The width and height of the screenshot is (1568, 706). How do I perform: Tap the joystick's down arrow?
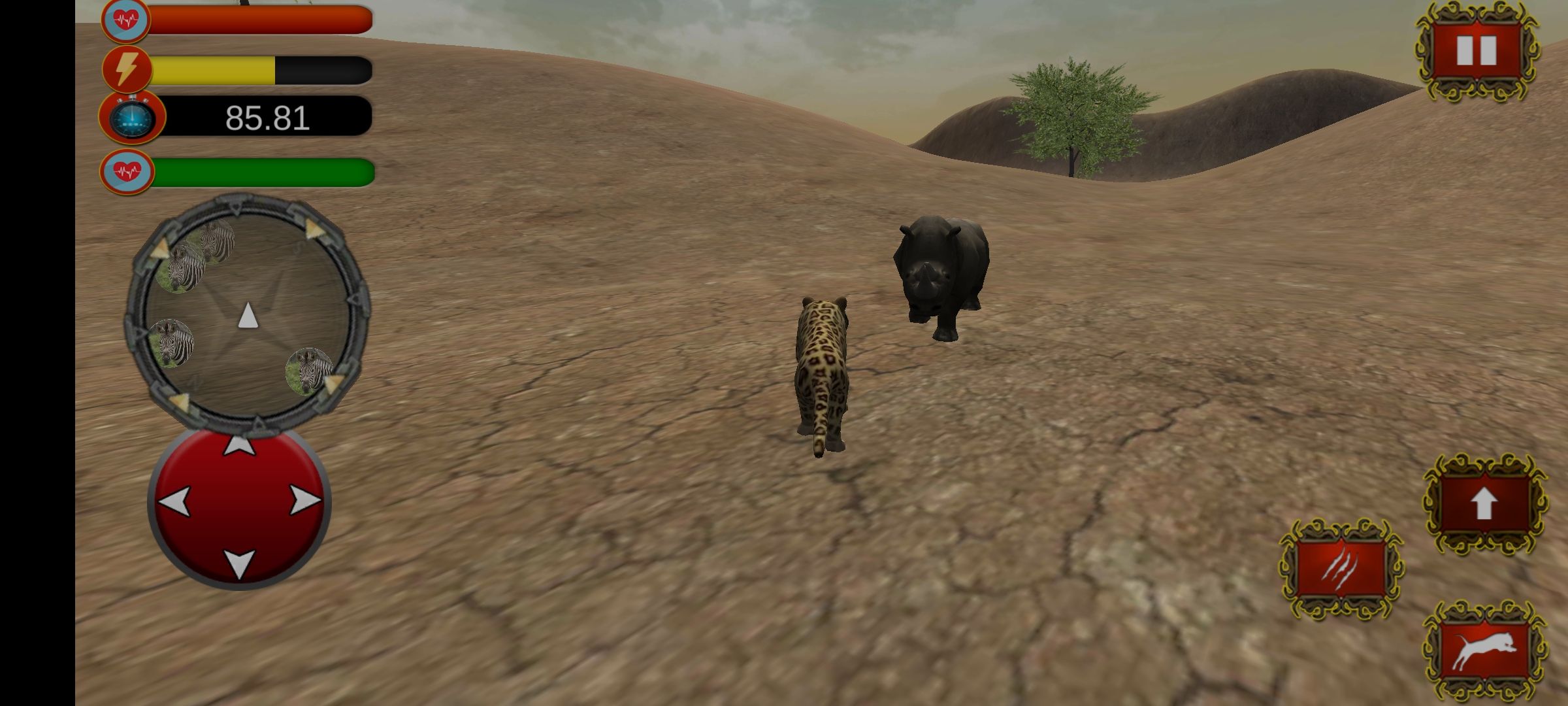click(239, 562)
